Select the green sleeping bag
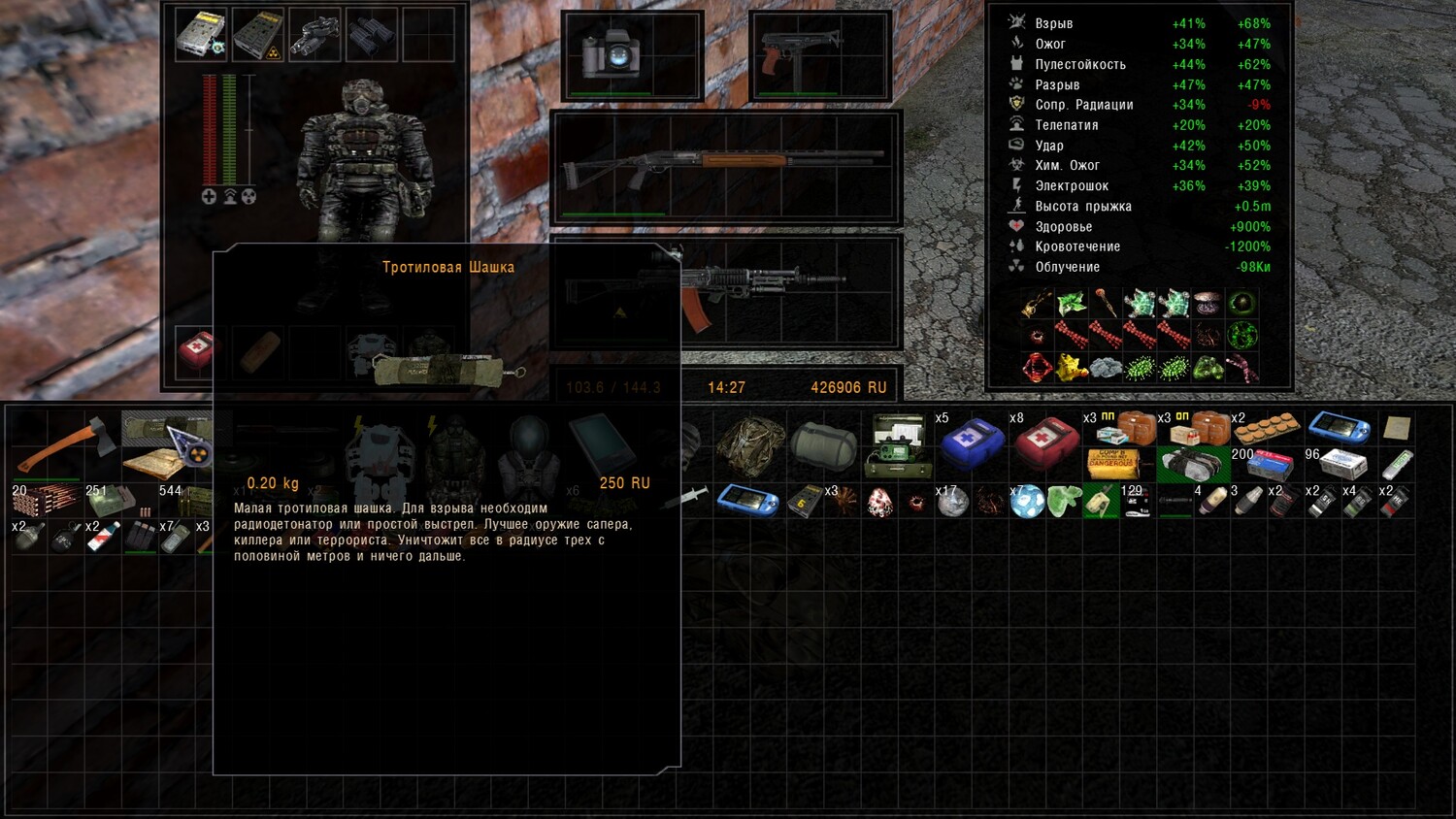This screenshot has width=1456, height=819. (x=823, y=443)
